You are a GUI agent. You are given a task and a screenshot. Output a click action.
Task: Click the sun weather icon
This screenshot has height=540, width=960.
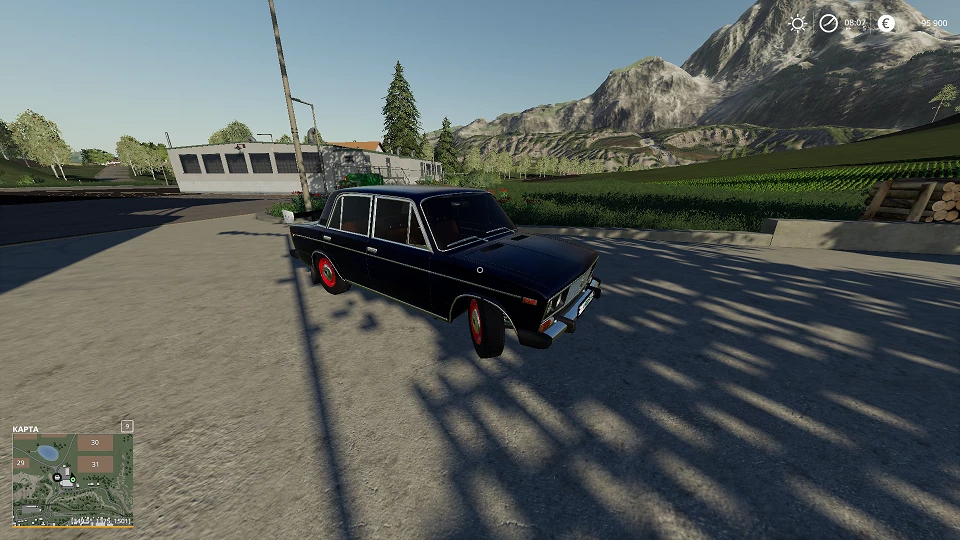[x=797, y=23]
